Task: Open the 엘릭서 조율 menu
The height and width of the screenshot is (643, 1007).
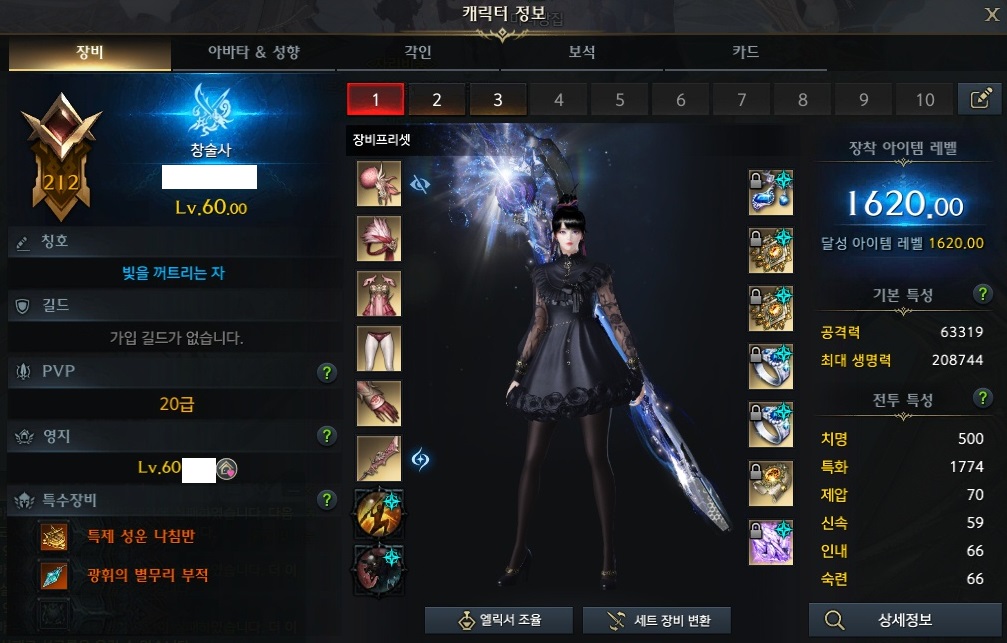Action: click(x=497, y=620)
